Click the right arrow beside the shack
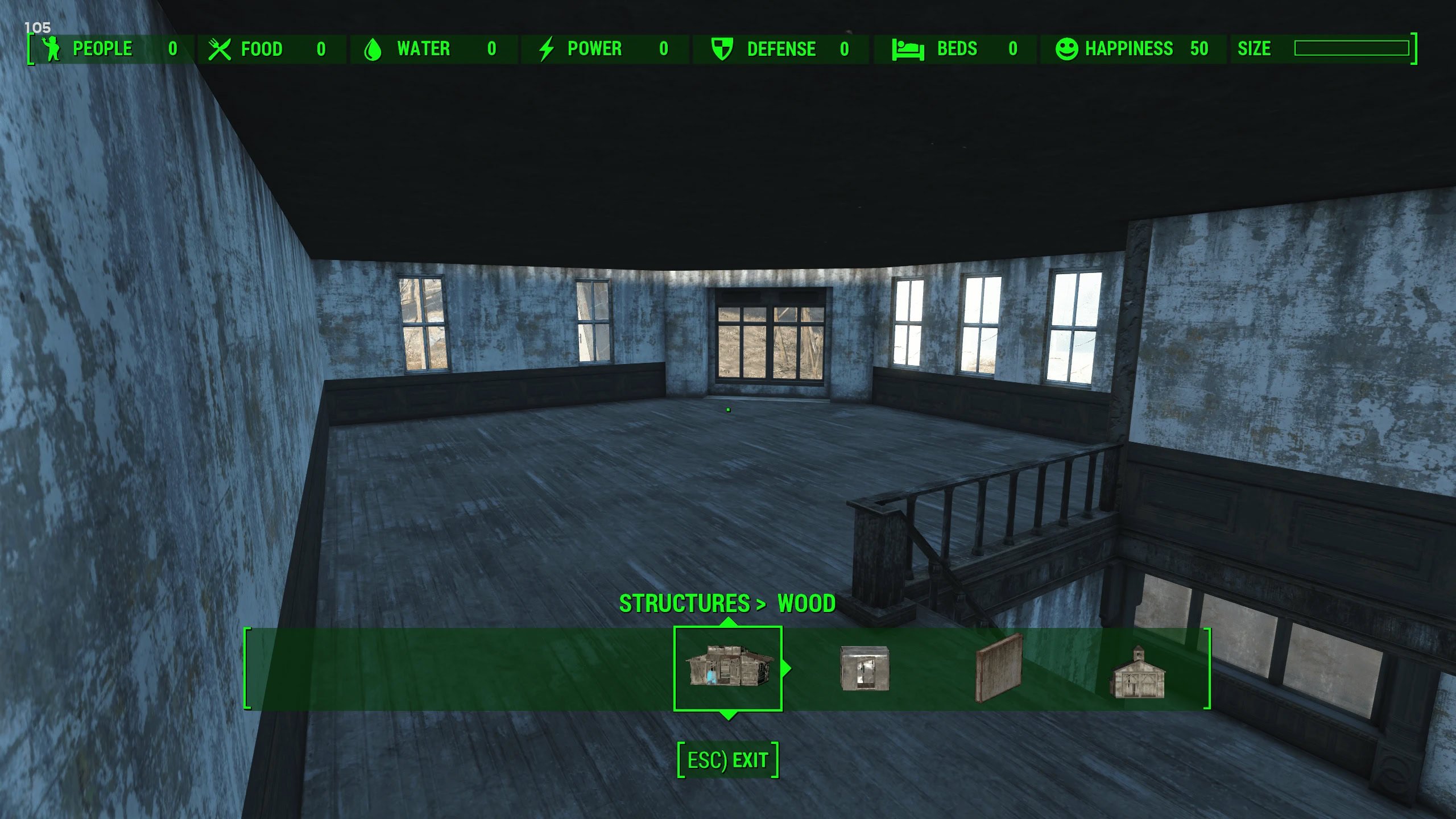Screen dimensions: 1456x819 787,668
